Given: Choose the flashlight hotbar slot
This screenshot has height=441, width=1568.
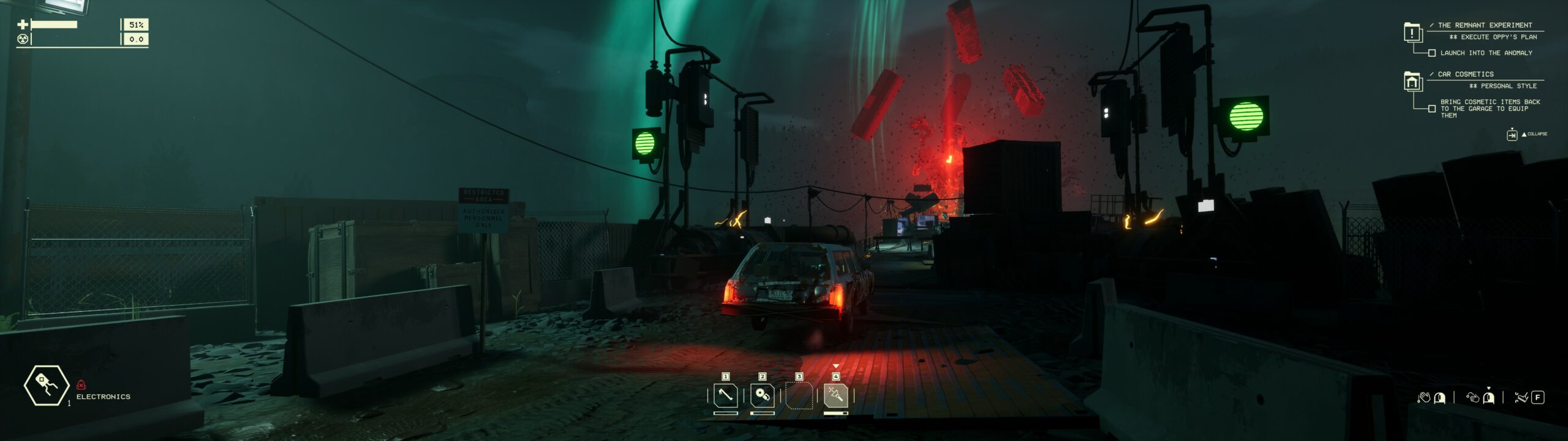Looking at the screenshot, I should click(x=835, y=395).
